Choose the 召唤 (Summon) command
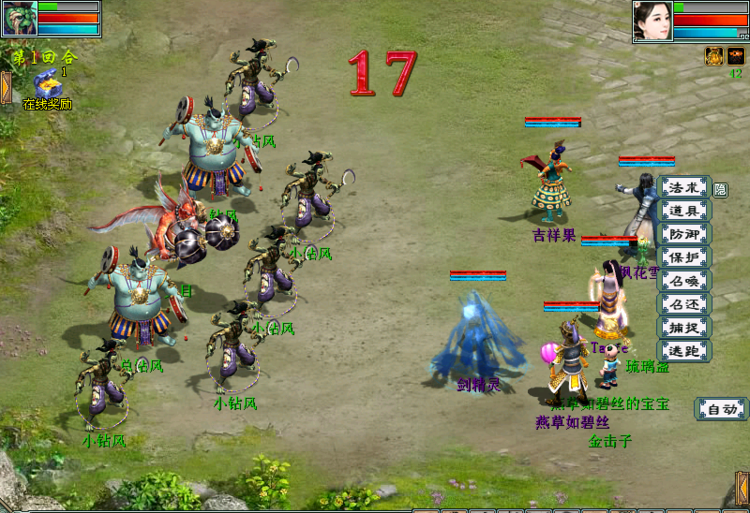The height and width of the screenshot is (513, 750). tap(685, 280)
